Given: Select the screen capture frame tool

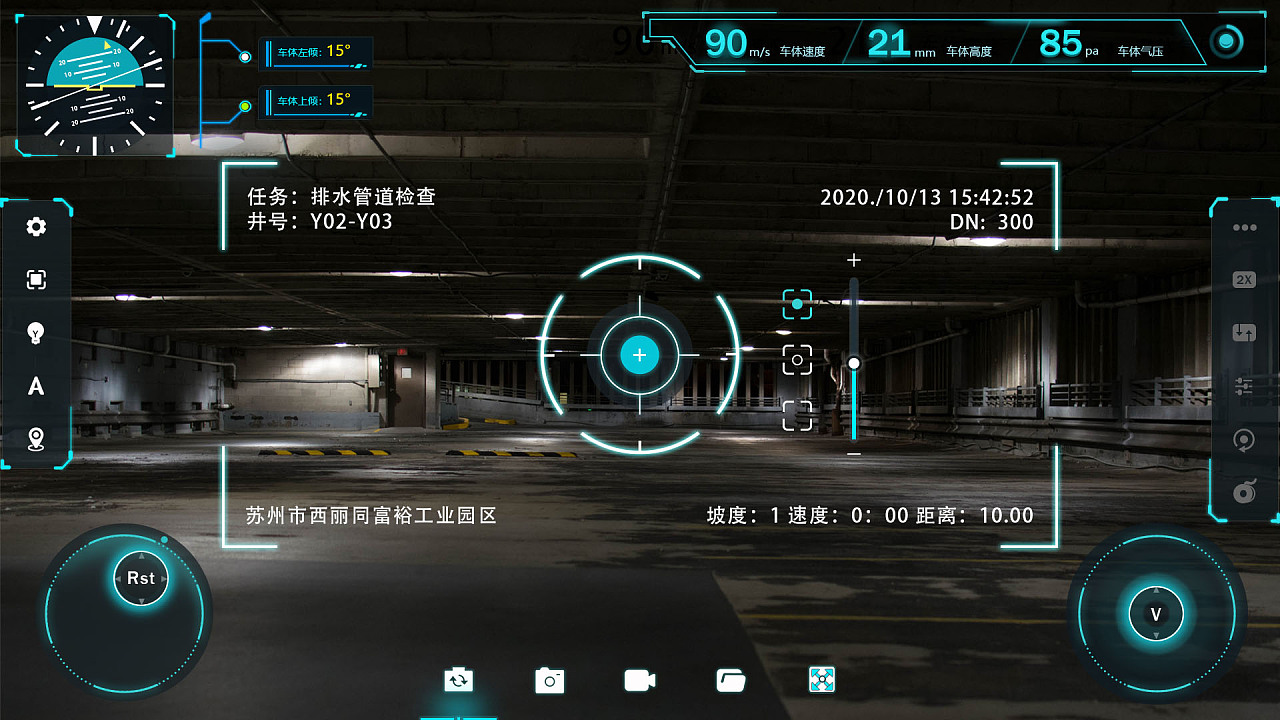Looking at the screenshot, I should pos(37,280).
